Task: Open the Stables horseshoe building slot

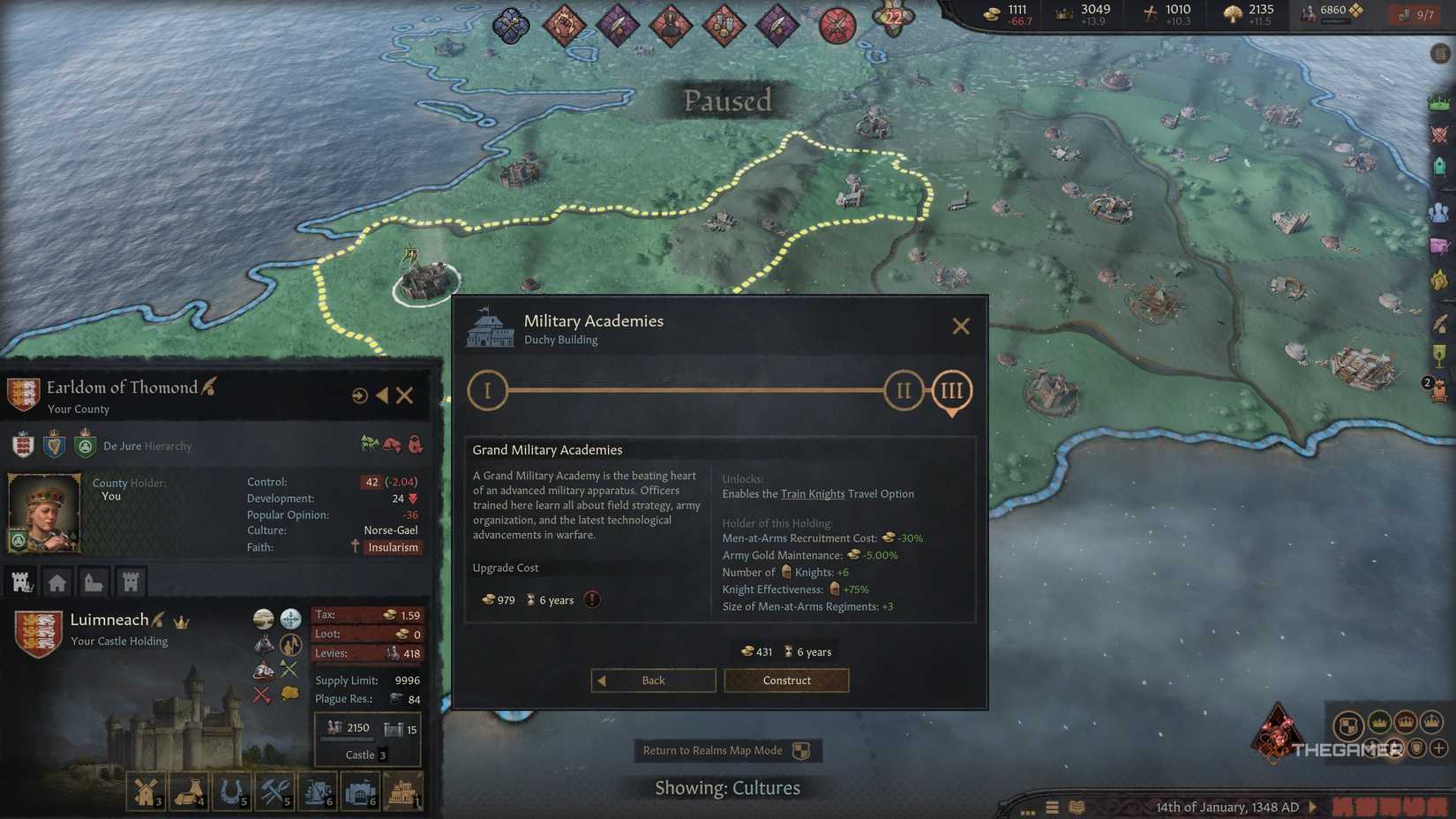Action: pos(231,790)
